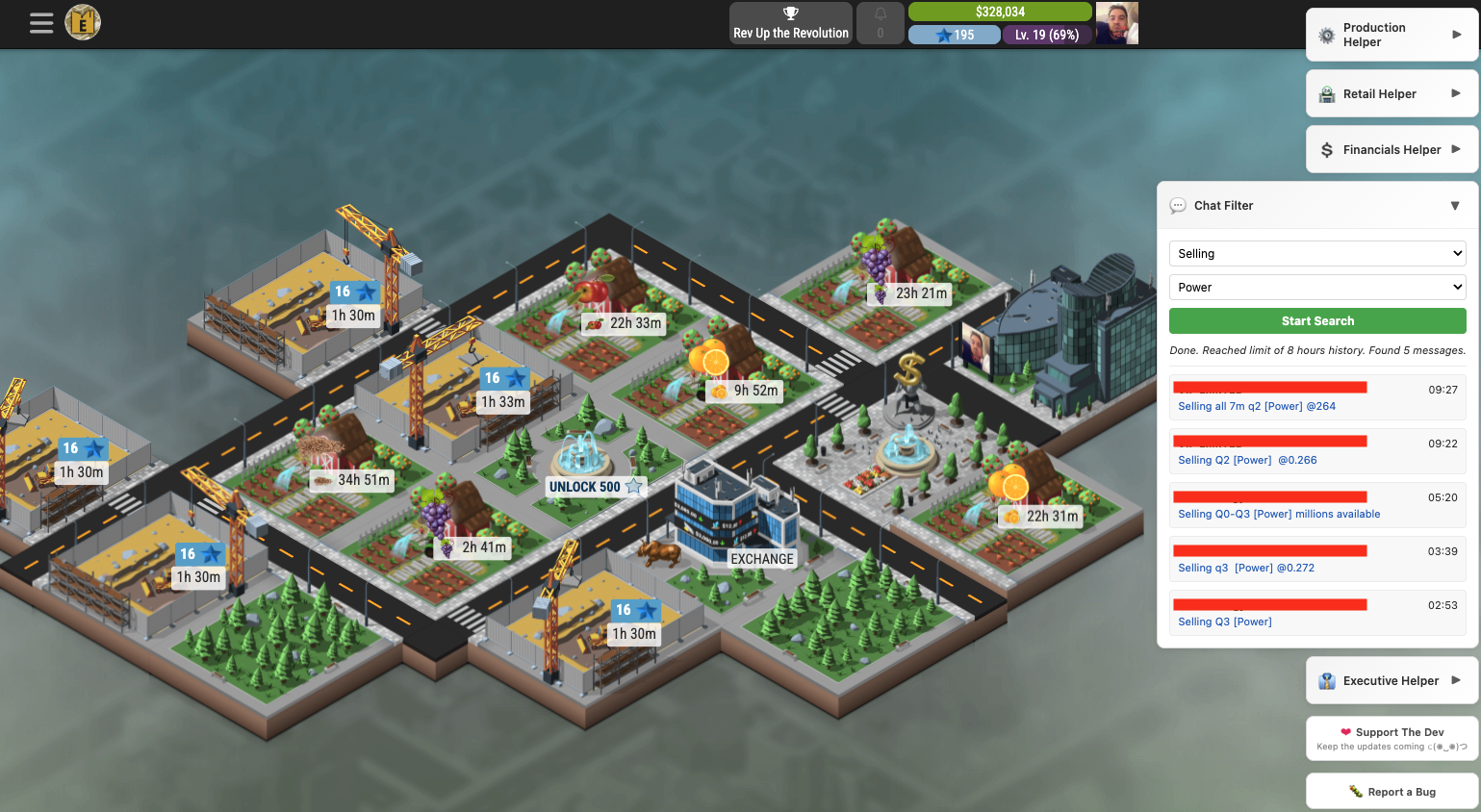Click Report a Bug
This screenshot has height=812, width=1481.
coord(1392,792)
